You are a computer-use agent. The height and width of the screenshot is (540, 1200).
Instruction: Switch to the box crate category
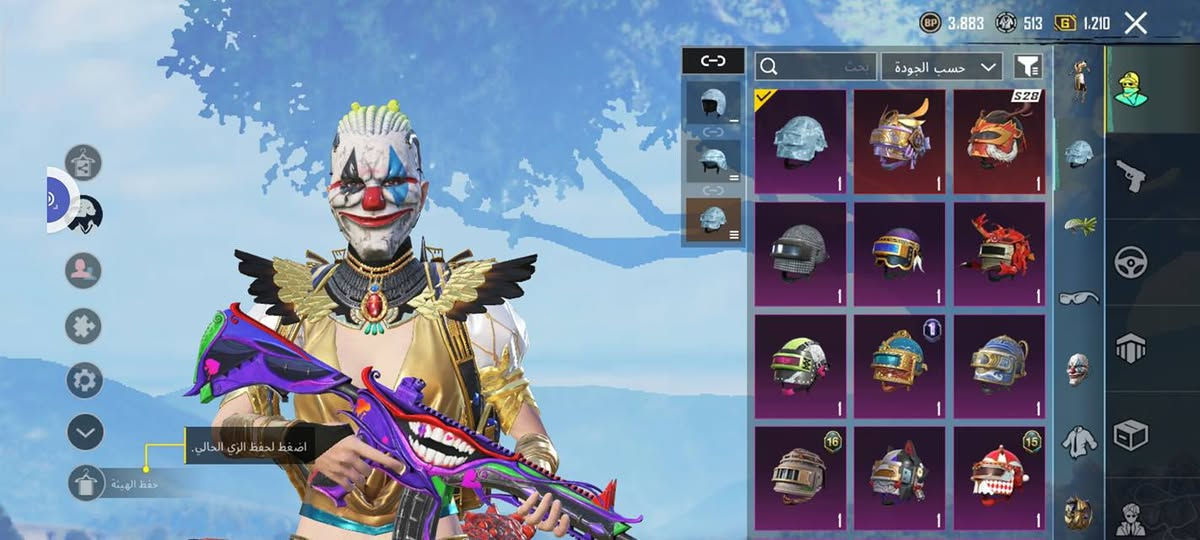pyautogui.click(x=1131, y=434)
